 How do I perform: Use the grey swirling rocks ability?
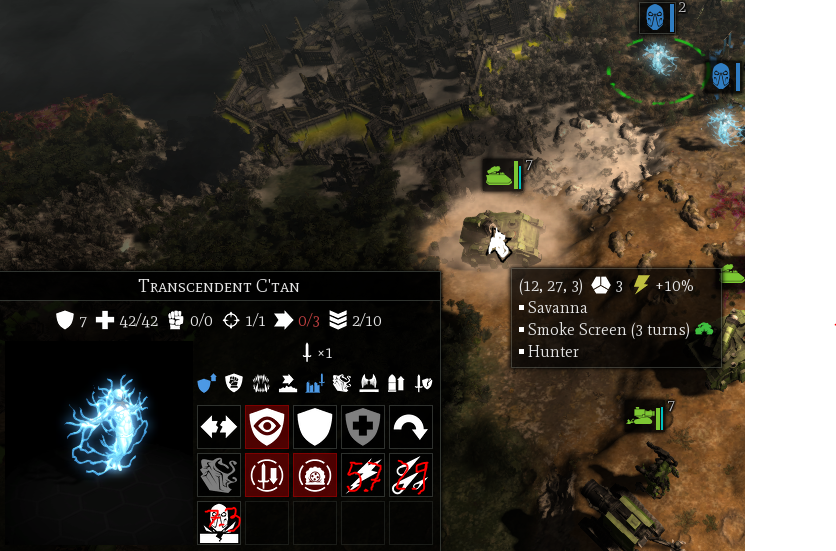tap(218, 475)
